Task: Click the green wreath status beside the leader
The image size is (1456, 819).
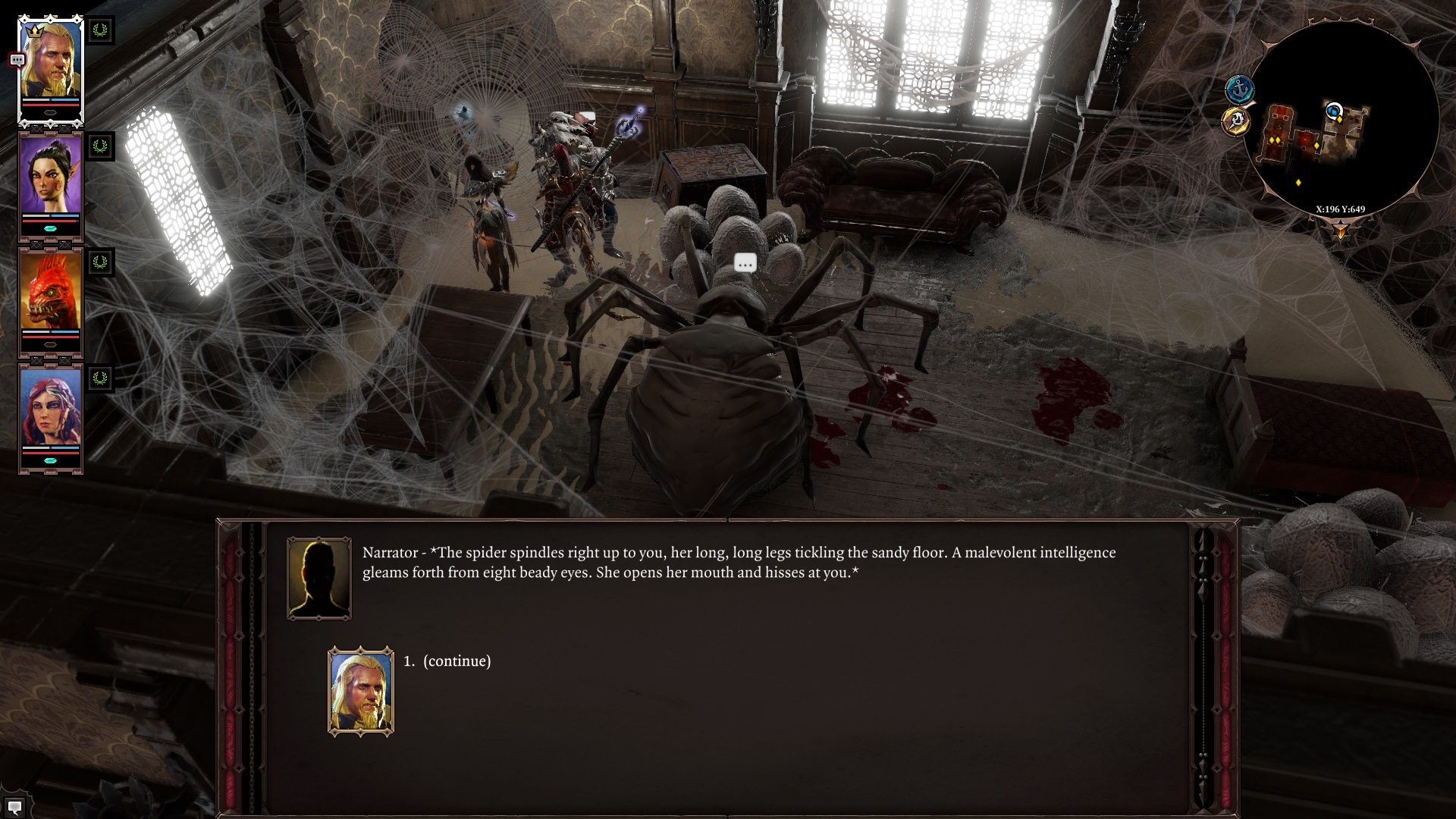Action: pos(100,31)
